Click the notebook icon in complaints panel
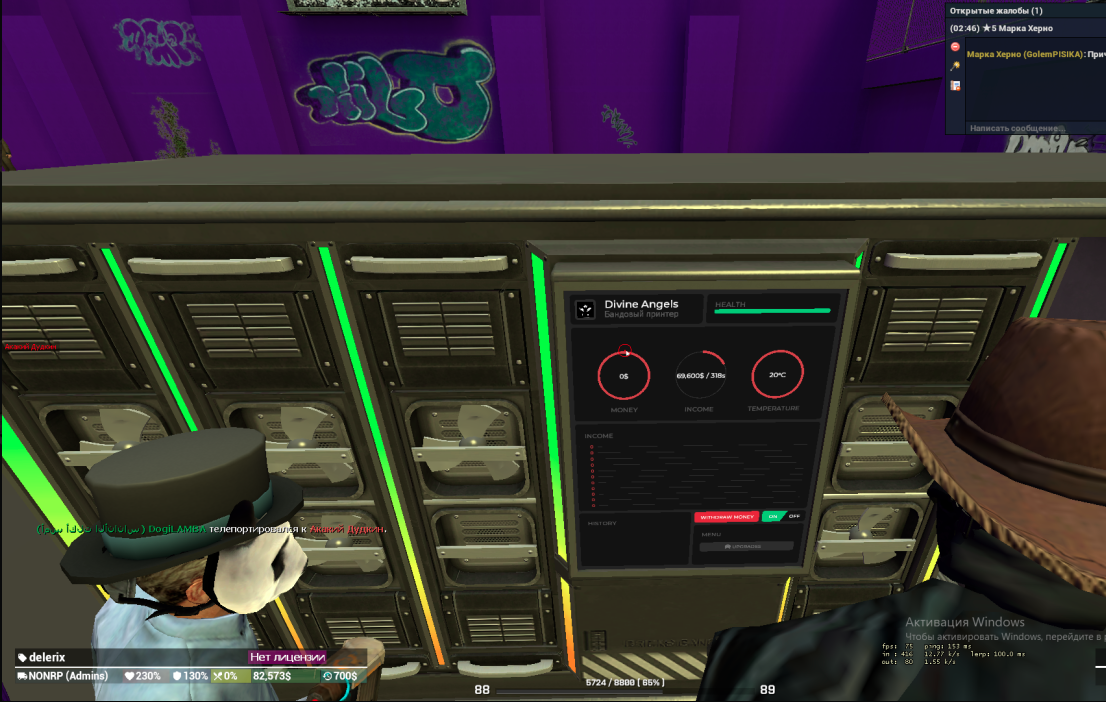This screenshot has height=702, width=1106. (x=955, y=86)
